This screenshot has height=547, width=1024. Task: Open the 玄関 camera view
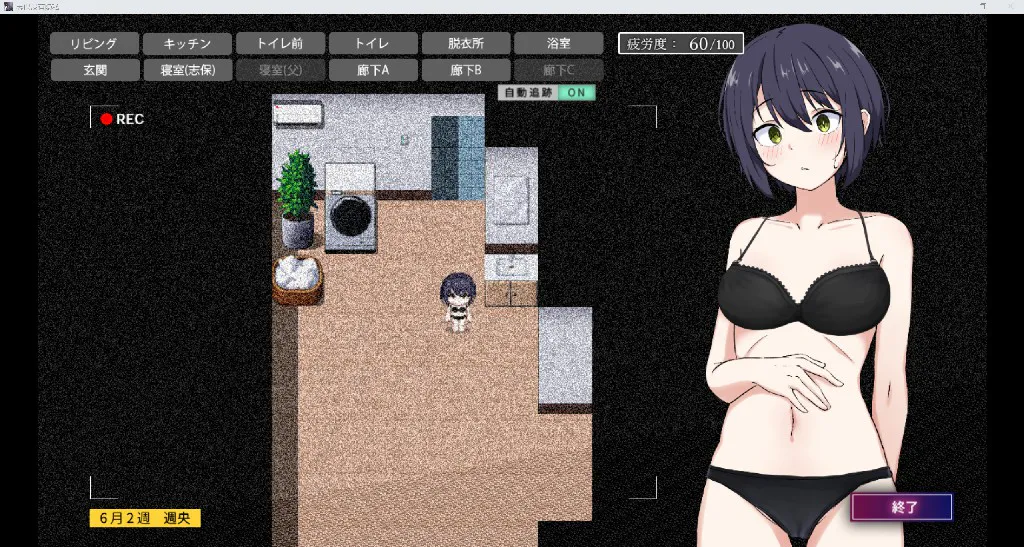coord(94,70)
